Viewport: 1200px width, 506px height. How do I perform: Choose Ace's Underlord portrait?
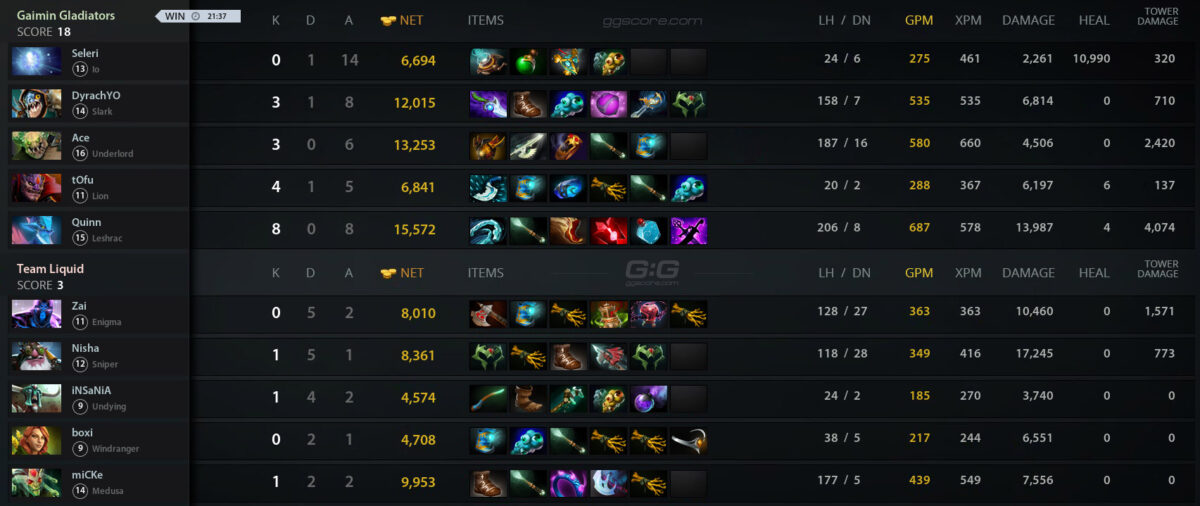click(36, 146)
